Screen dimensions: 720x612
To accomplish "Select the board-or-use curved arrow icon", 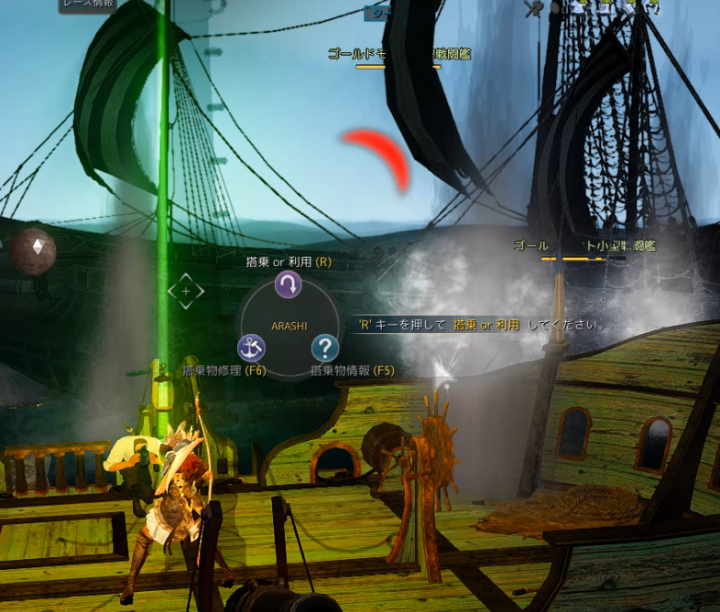I will point(288,286).
